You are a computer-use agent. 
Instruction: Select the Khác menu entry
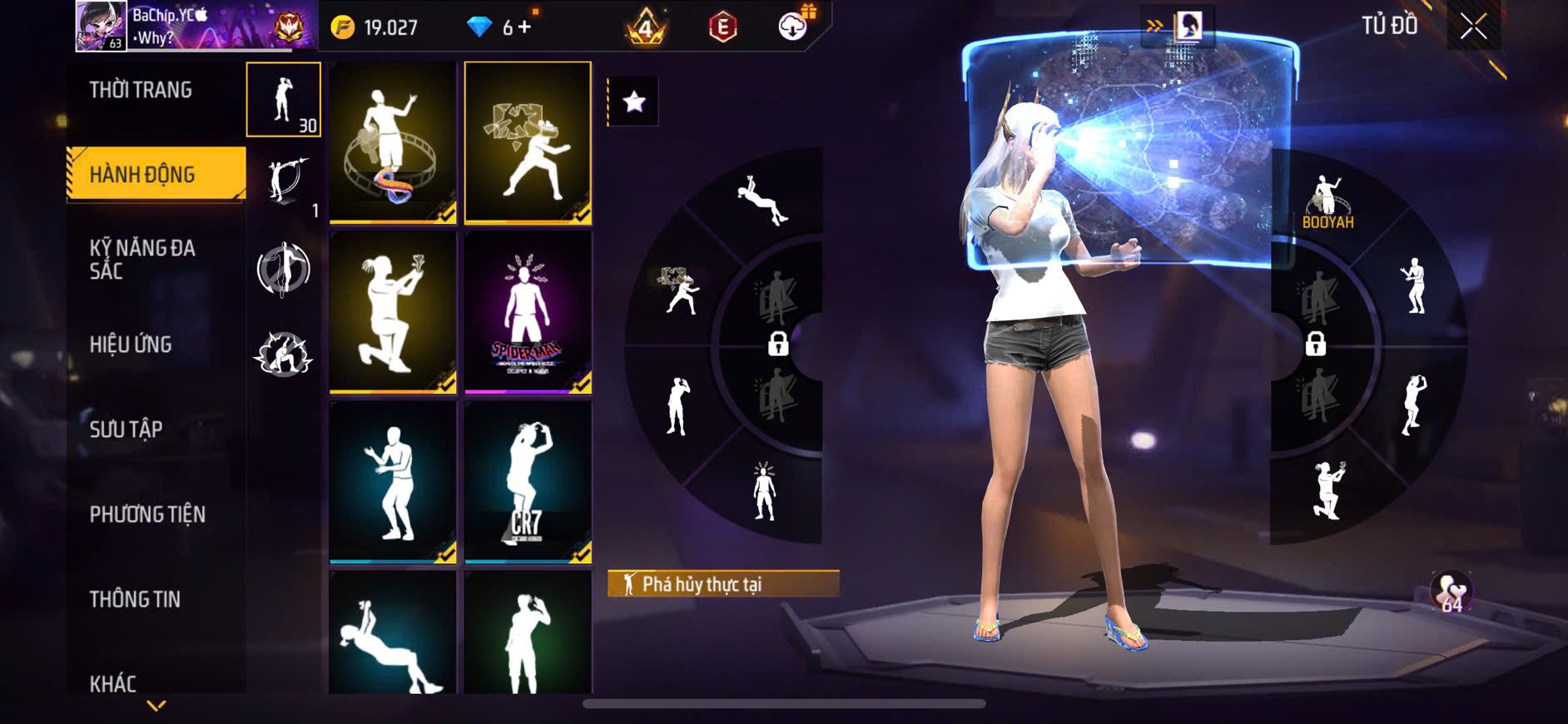click(x=113, y=683)
